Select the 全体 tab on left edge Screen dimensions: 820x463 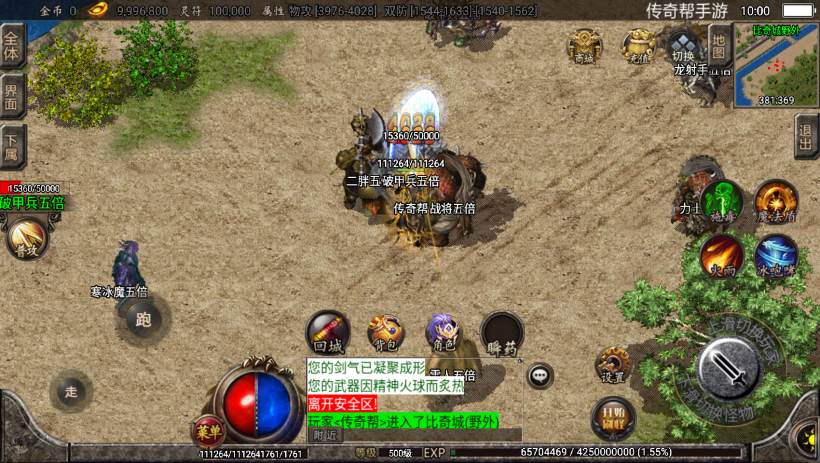tap(12, 46)
